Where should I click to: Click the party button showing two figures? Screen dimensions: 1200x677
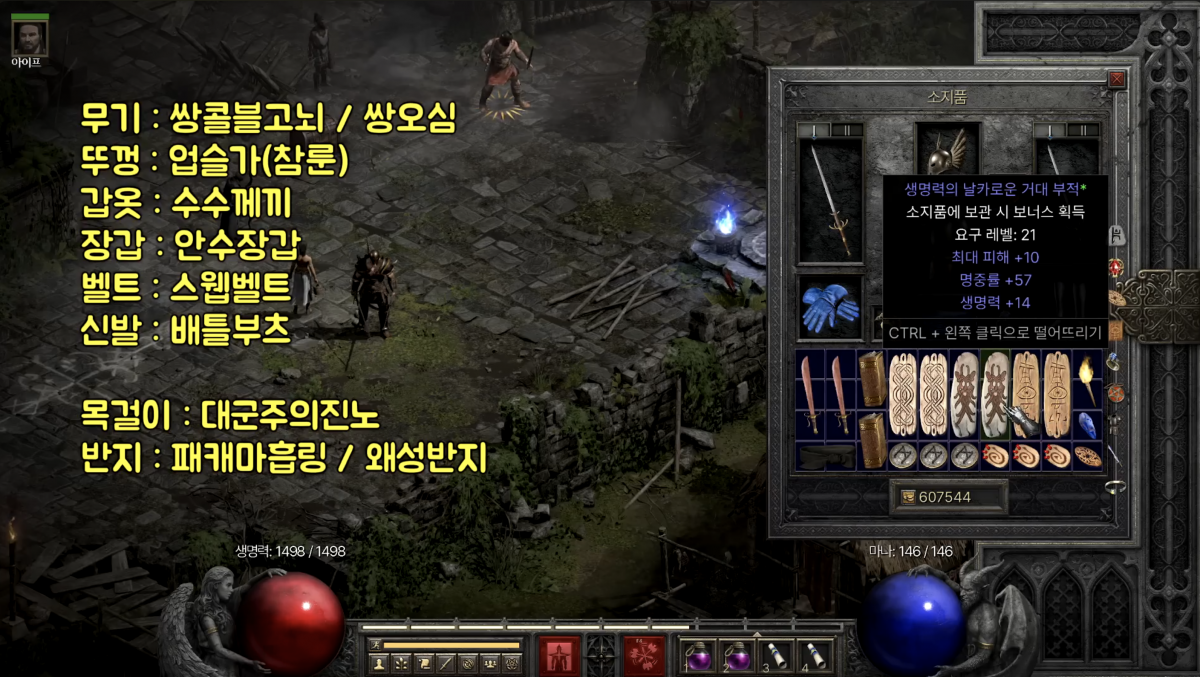click(x=490, y=662)
